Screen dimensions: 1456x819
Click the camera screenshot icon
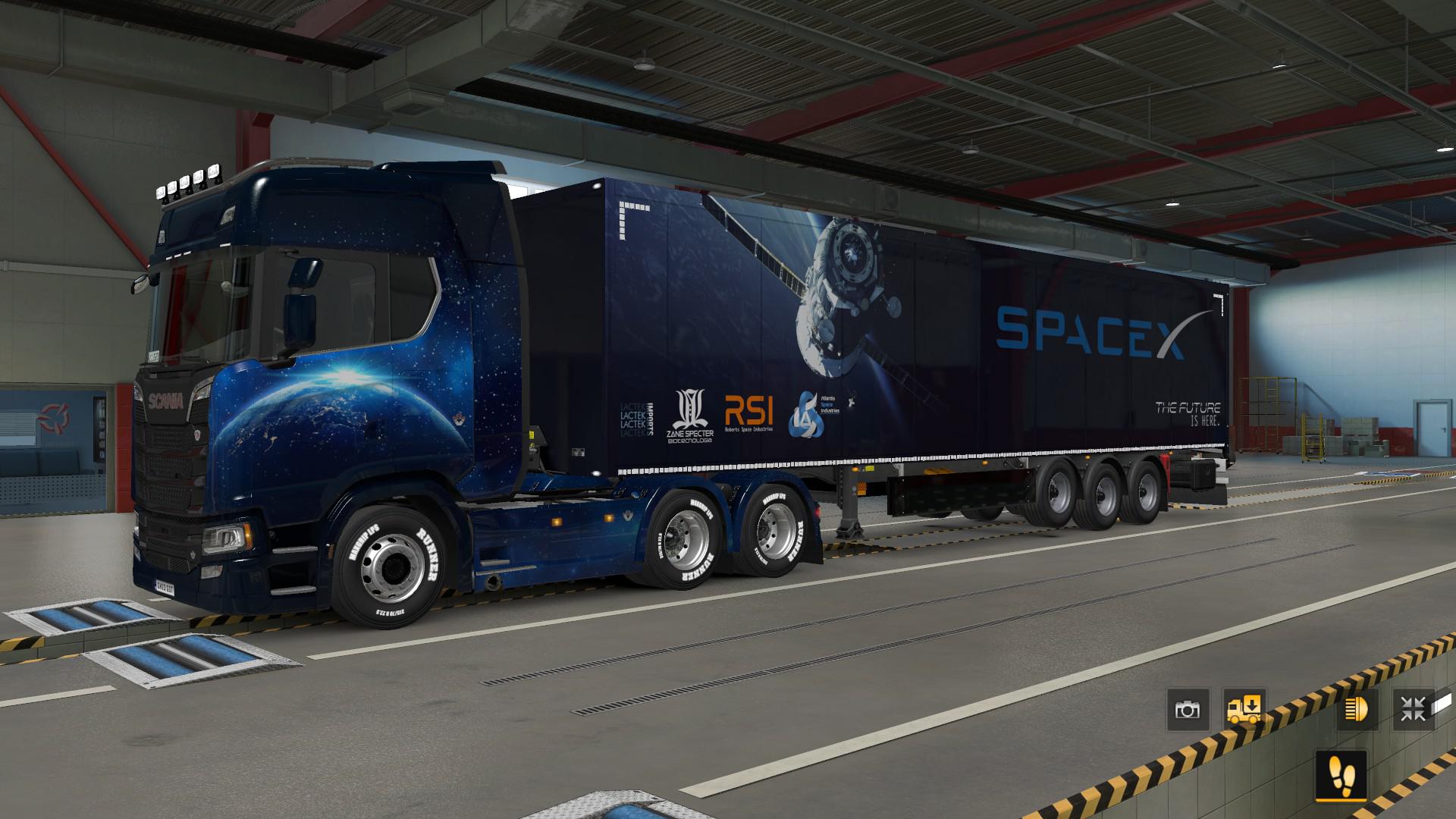(1188, 710)
